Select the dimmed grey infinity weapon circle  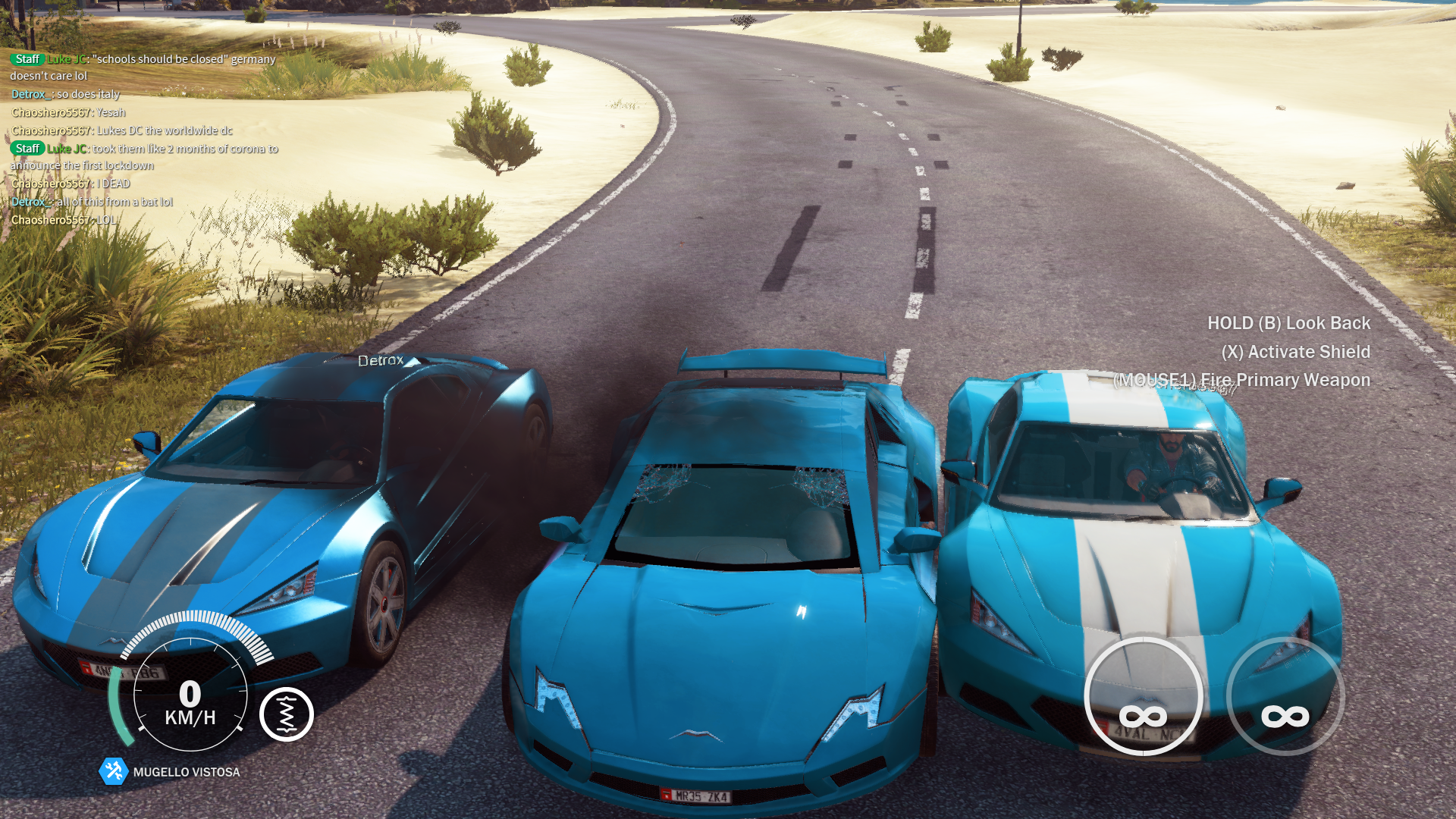[1285, 696]
